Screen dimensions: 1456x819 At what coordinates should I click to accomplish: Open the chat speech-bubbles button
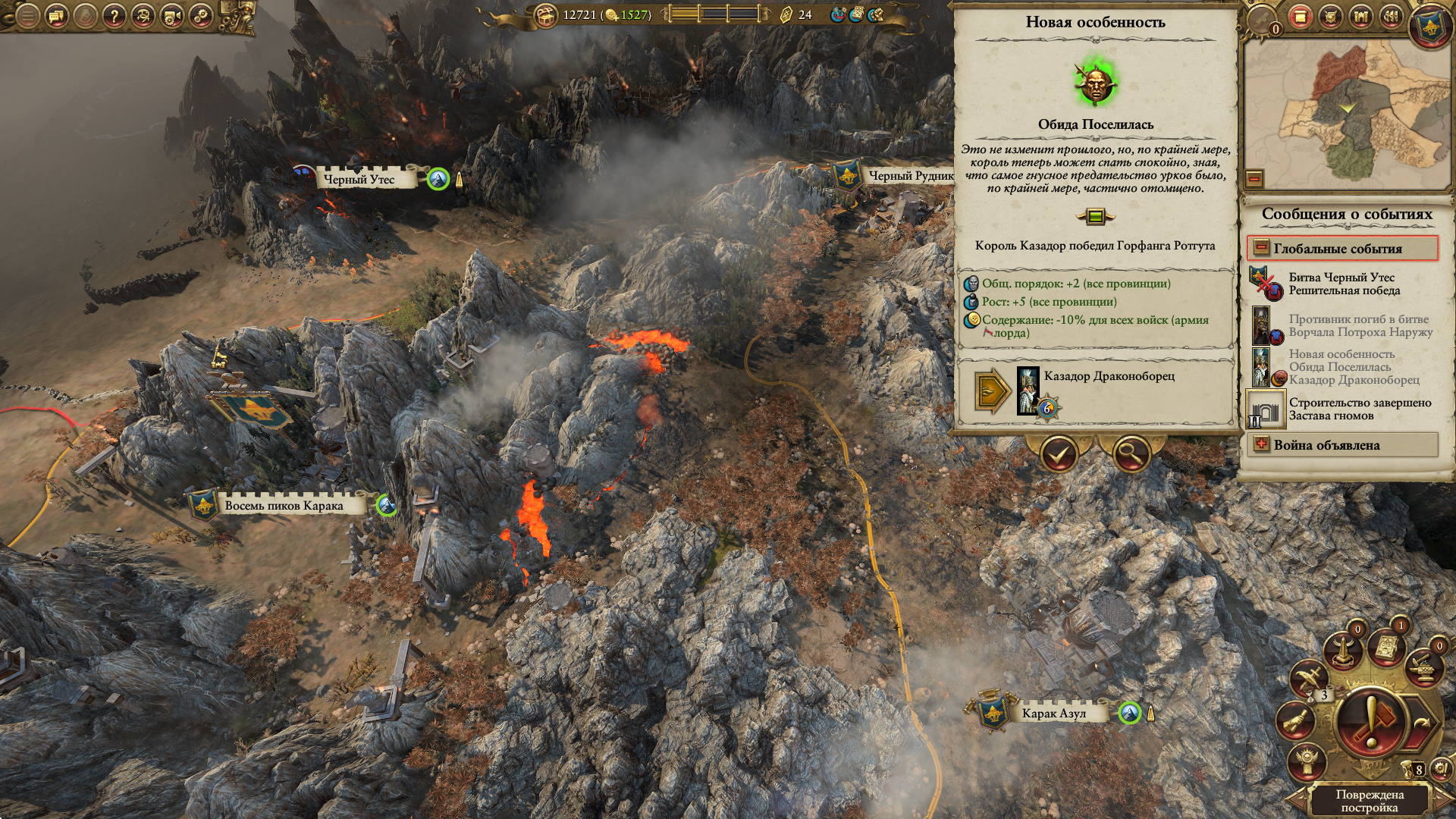(x=57, y=16)
